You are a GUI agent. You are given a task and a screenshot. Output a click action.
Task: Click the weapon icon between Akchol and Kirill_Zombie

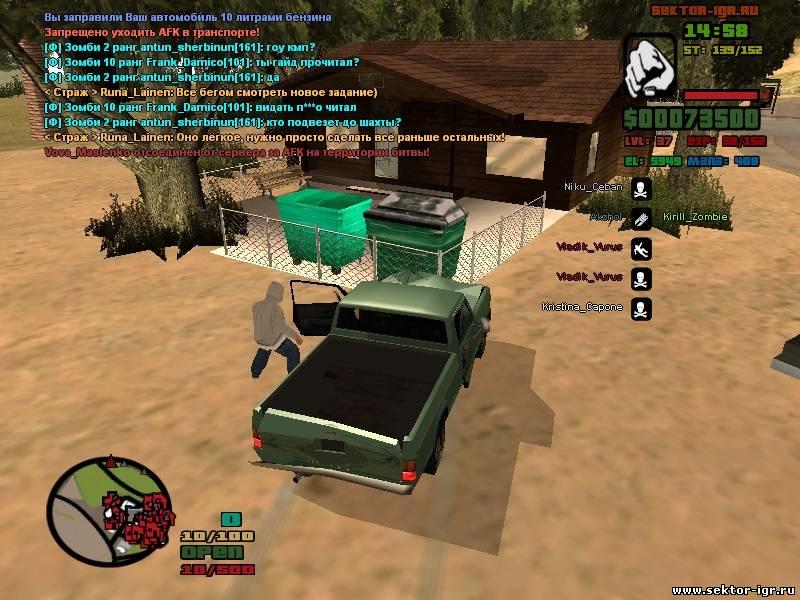coord(641,217)
